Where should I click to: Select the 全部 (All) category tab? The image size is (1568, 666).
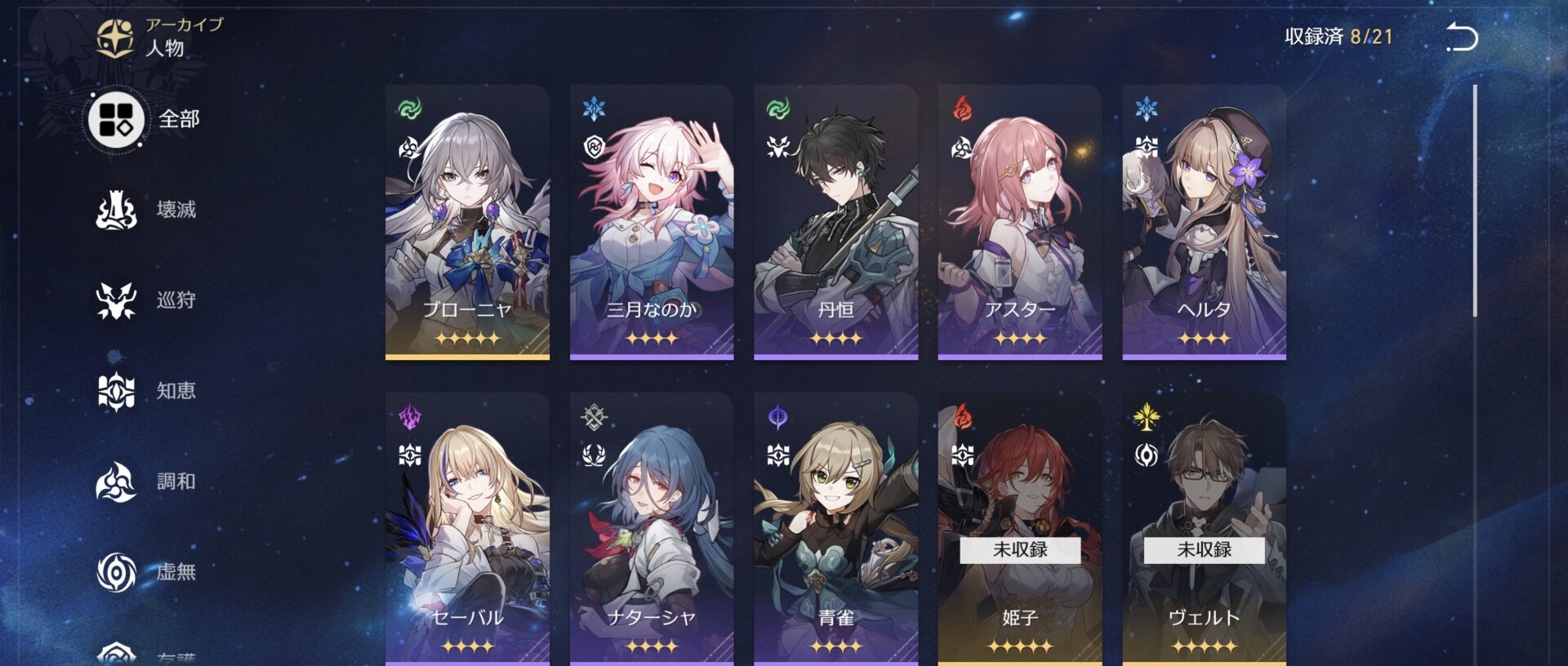(145, 119)
